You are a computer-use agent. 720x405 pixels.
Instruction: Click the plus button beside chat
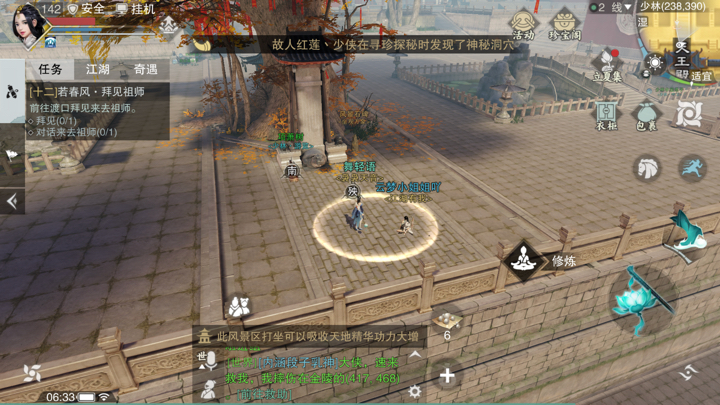pos(447,376)
